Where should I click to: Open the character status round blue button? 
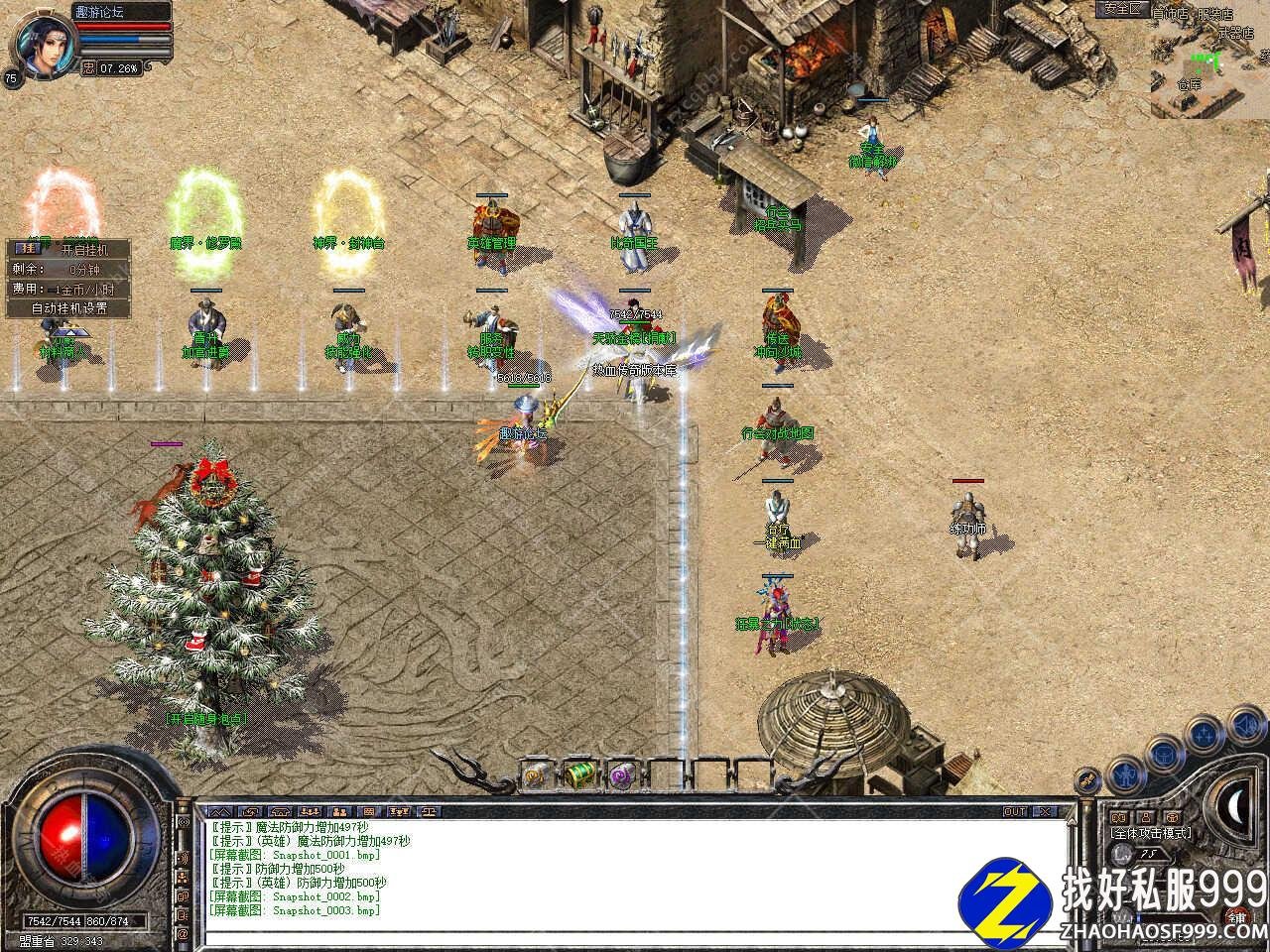tap(1127, 772)
